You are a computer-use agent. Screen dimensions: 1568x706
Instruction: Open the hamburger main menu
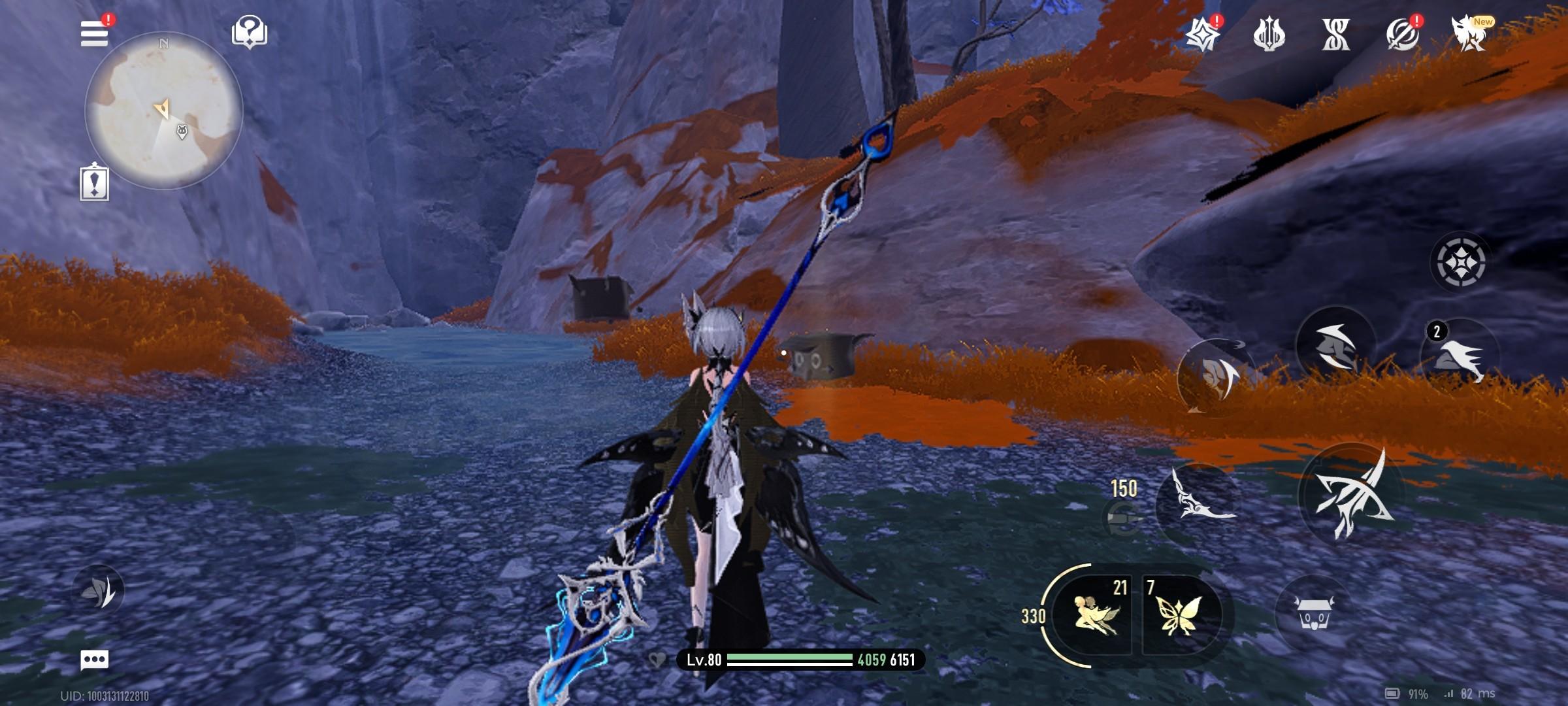pos(94,33)
